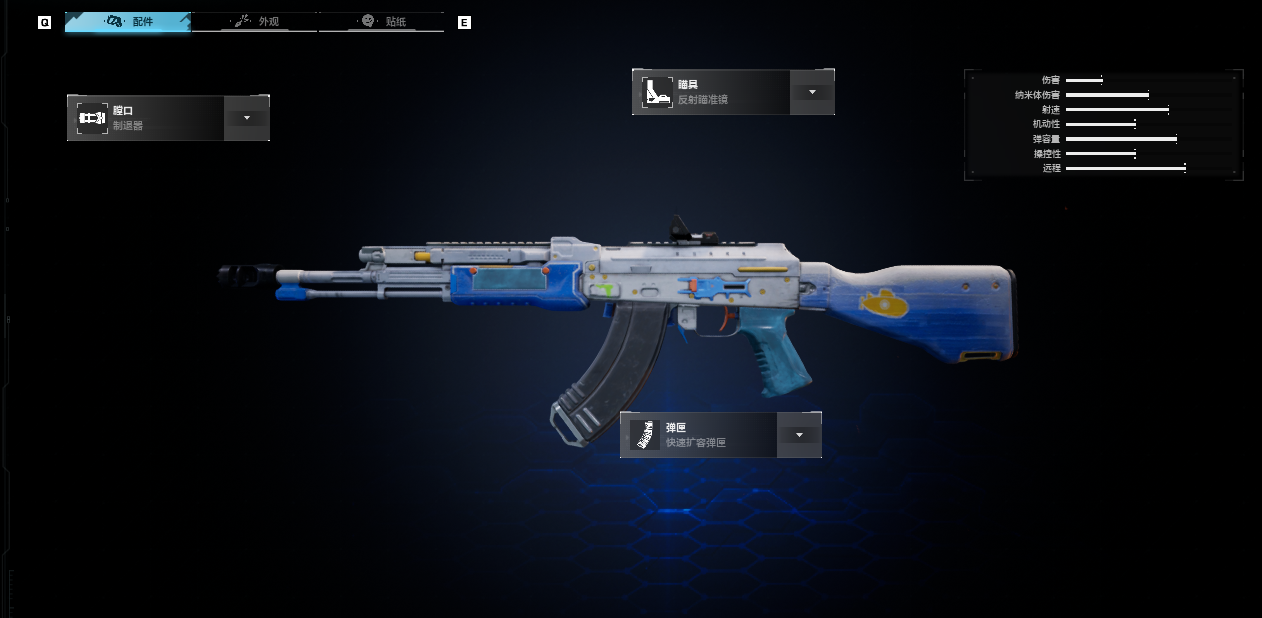Image resolution: width=1262 pixels, height=618 pixels.
Task: Choose the 瞄具 反射瞄准镜 sight slot
Action: 711,92
